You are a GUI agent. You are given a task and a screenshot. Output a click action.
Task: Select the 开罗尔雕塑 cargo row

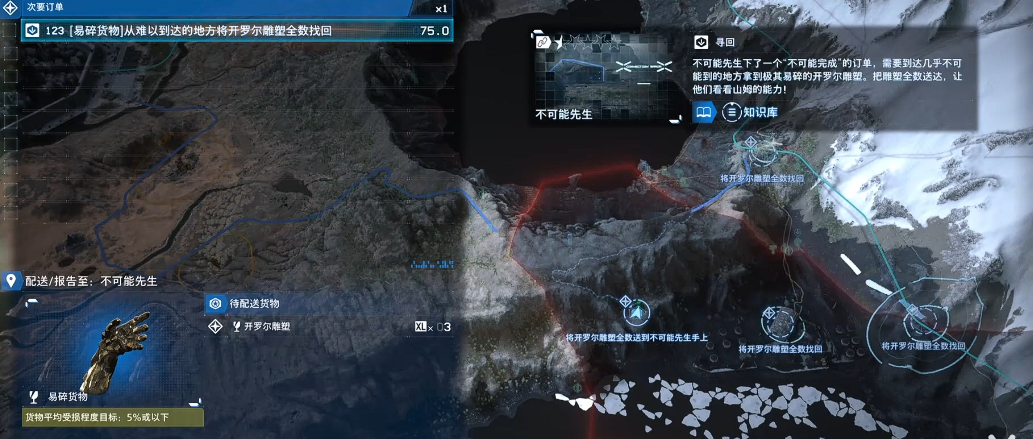330,326
